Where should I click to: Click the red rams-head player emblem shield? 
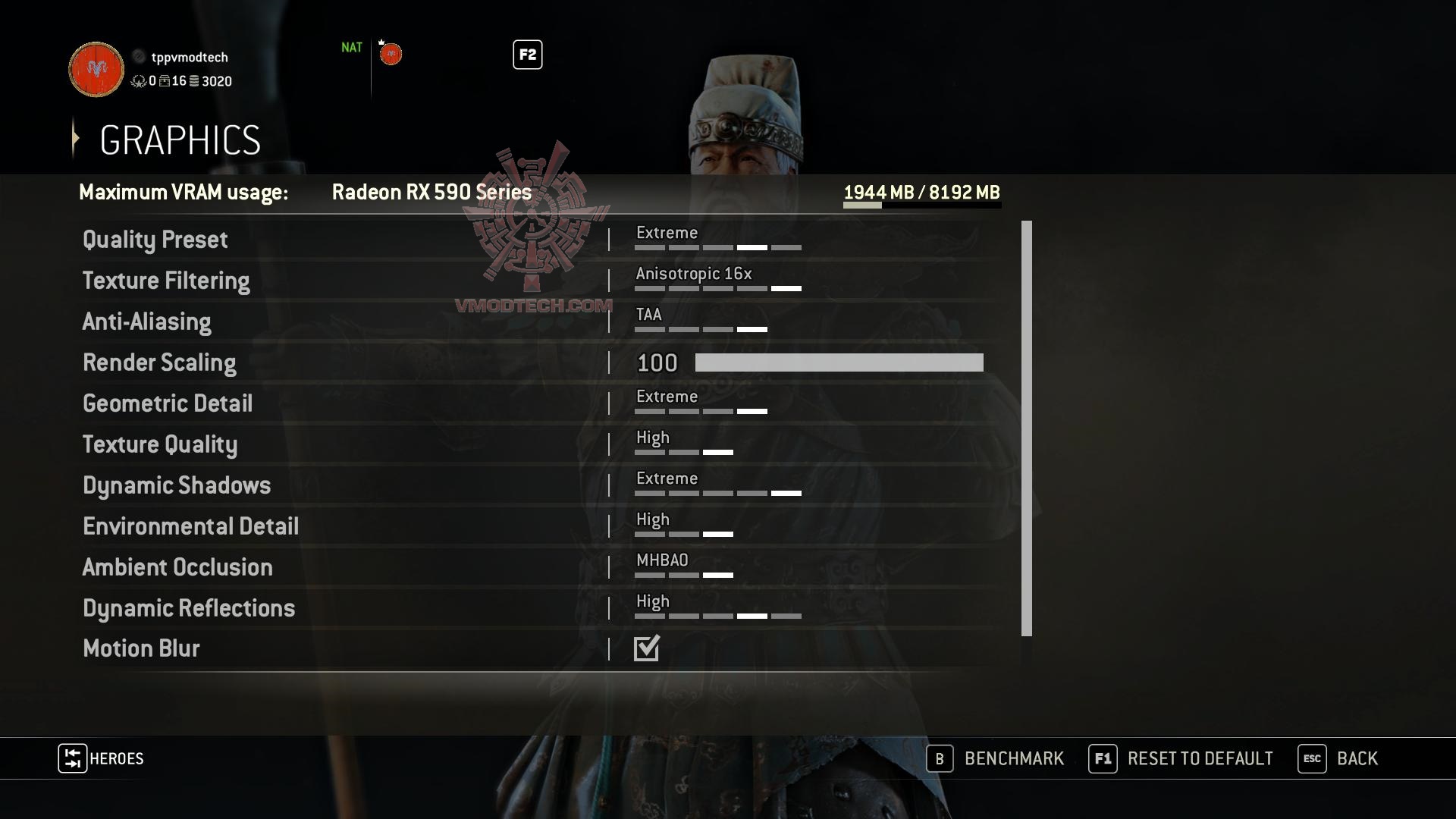(96, 69)
